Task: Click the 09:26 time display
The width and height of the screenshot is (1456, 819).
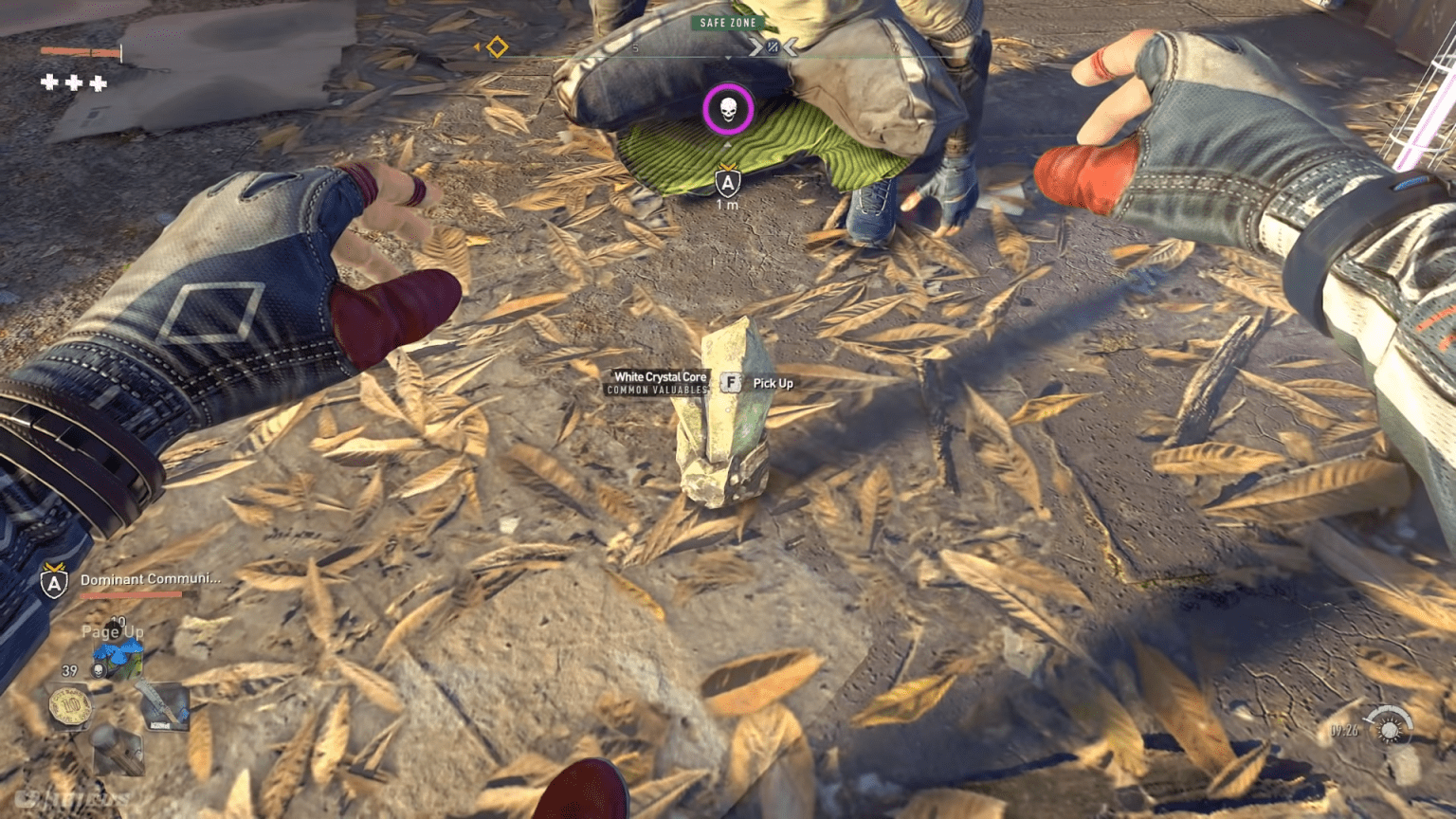Action: tap(1343, 730)
